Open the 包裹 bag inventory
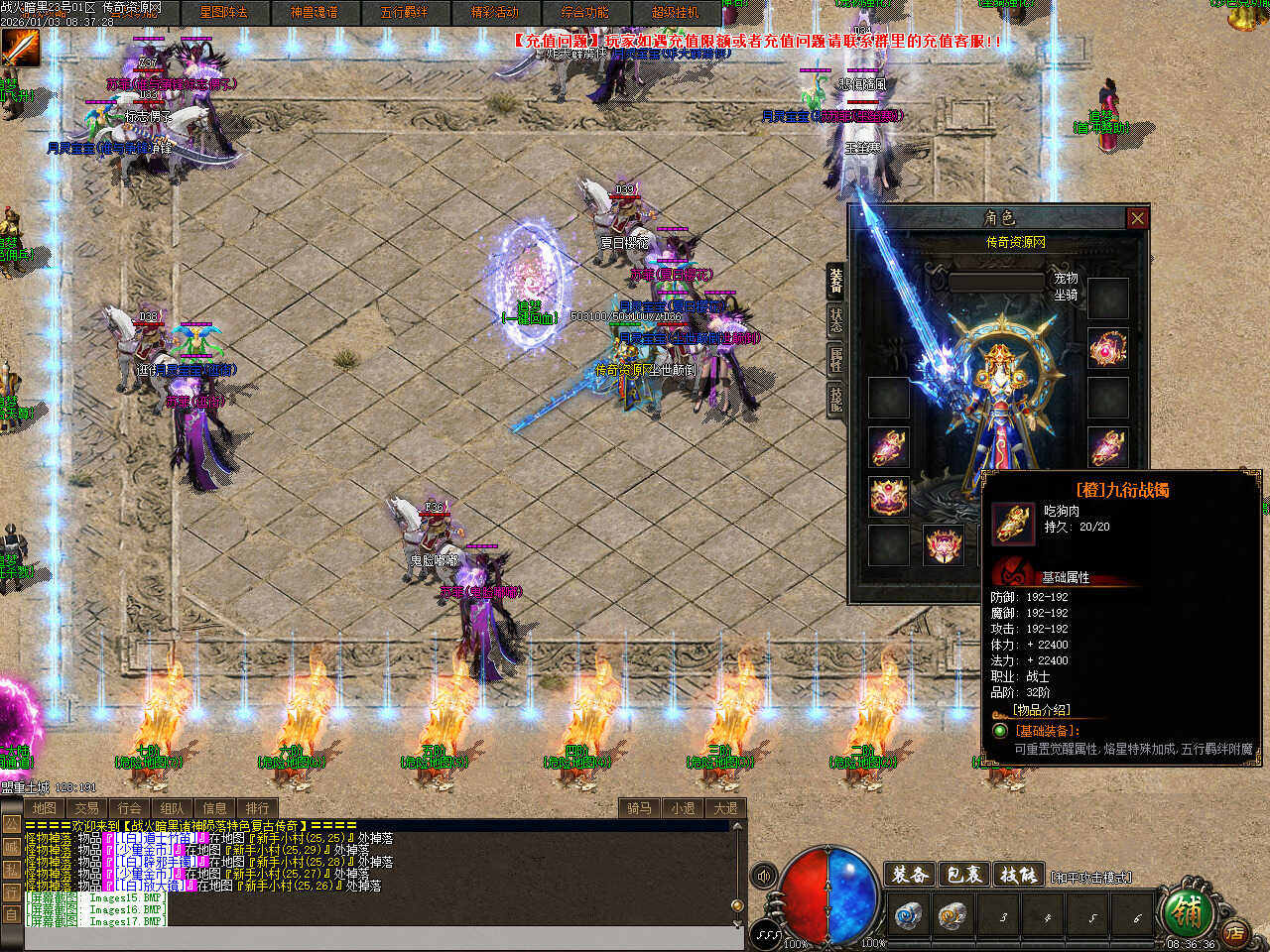 tap(963, 875)
